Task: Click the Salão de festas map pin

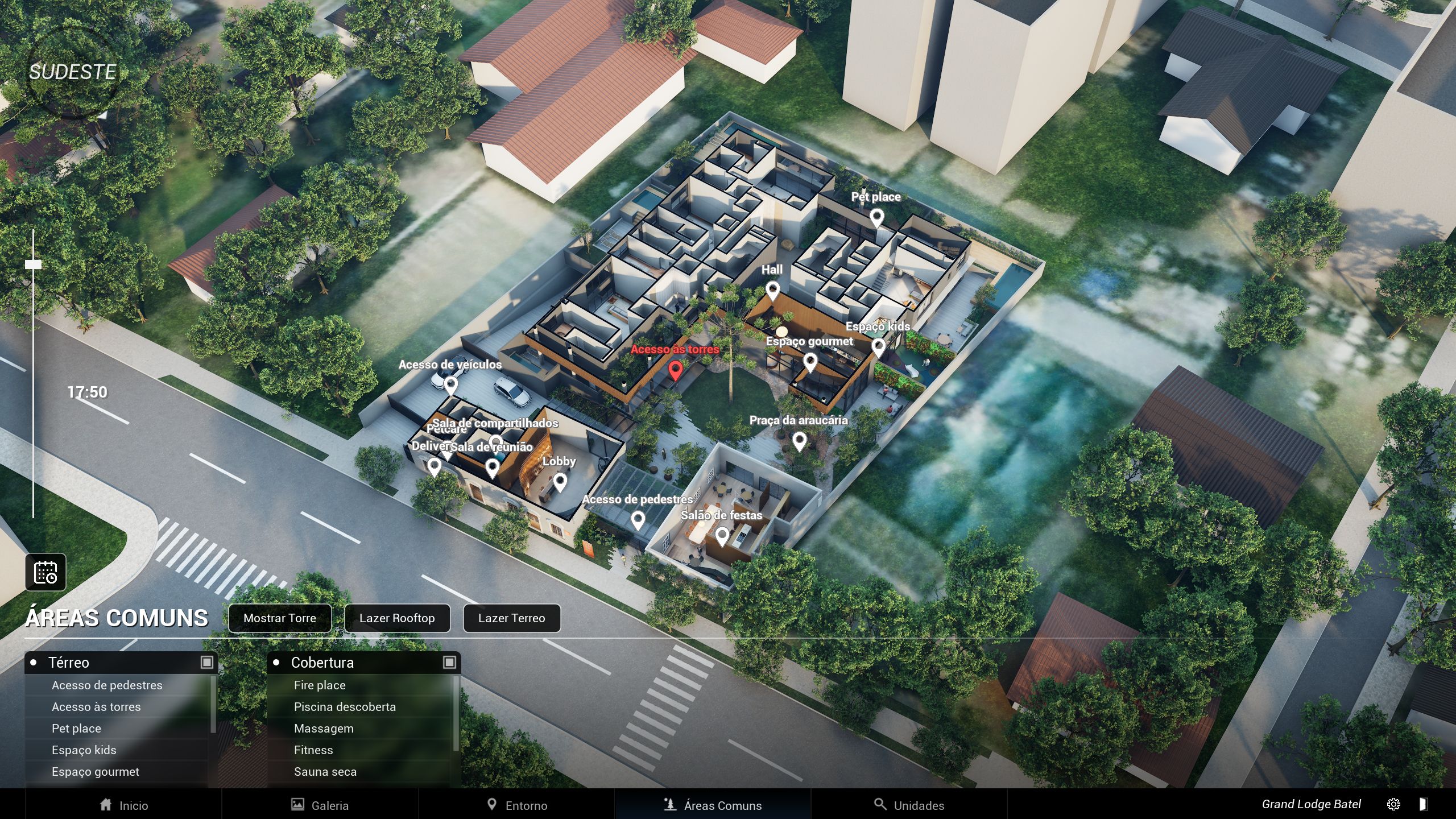Action: [x=722, y=535]
